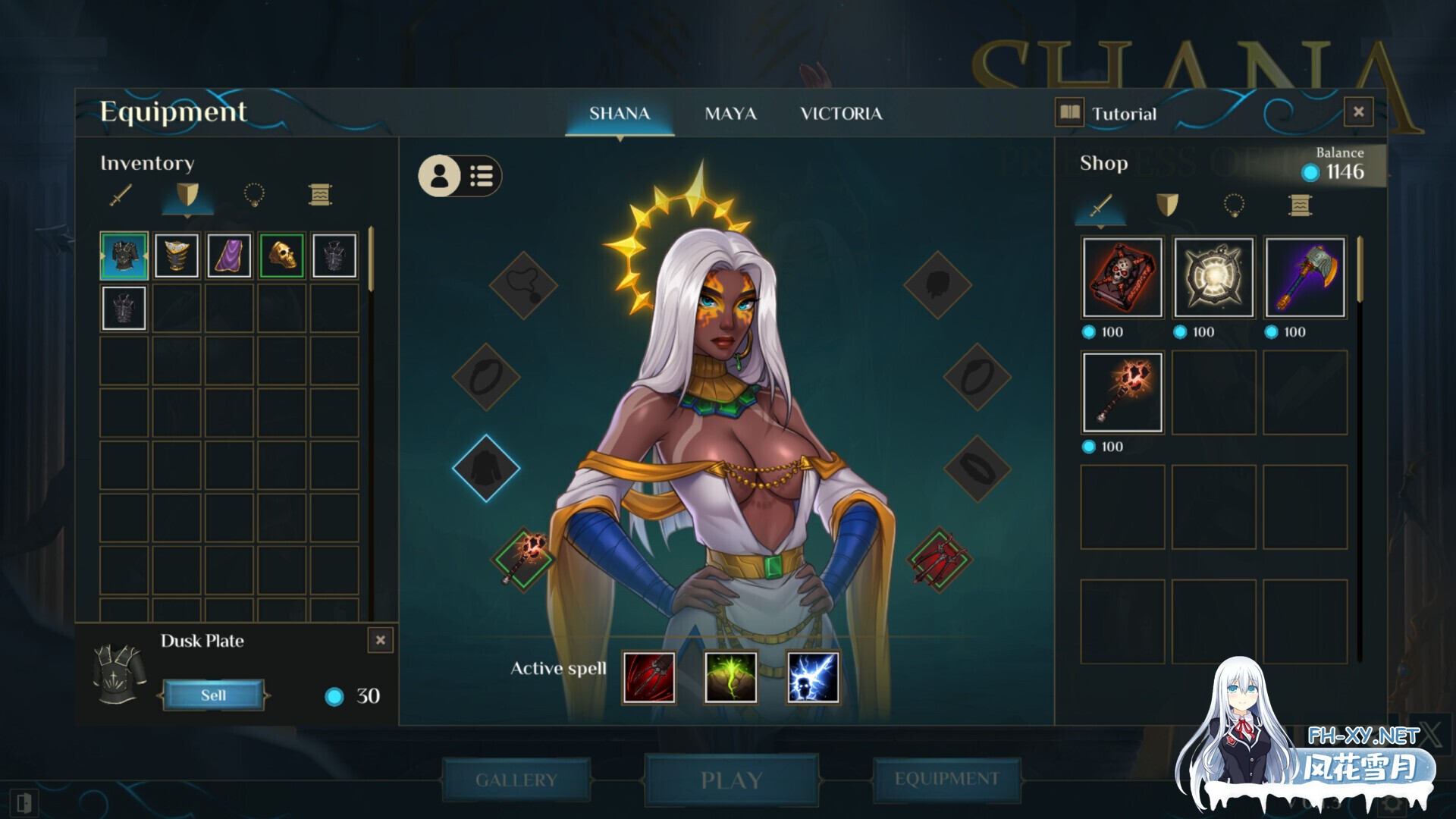Viewport: 1456px width, 819px height.
Task: Select the purple battle axe in shop
Action: point(1304,278)
